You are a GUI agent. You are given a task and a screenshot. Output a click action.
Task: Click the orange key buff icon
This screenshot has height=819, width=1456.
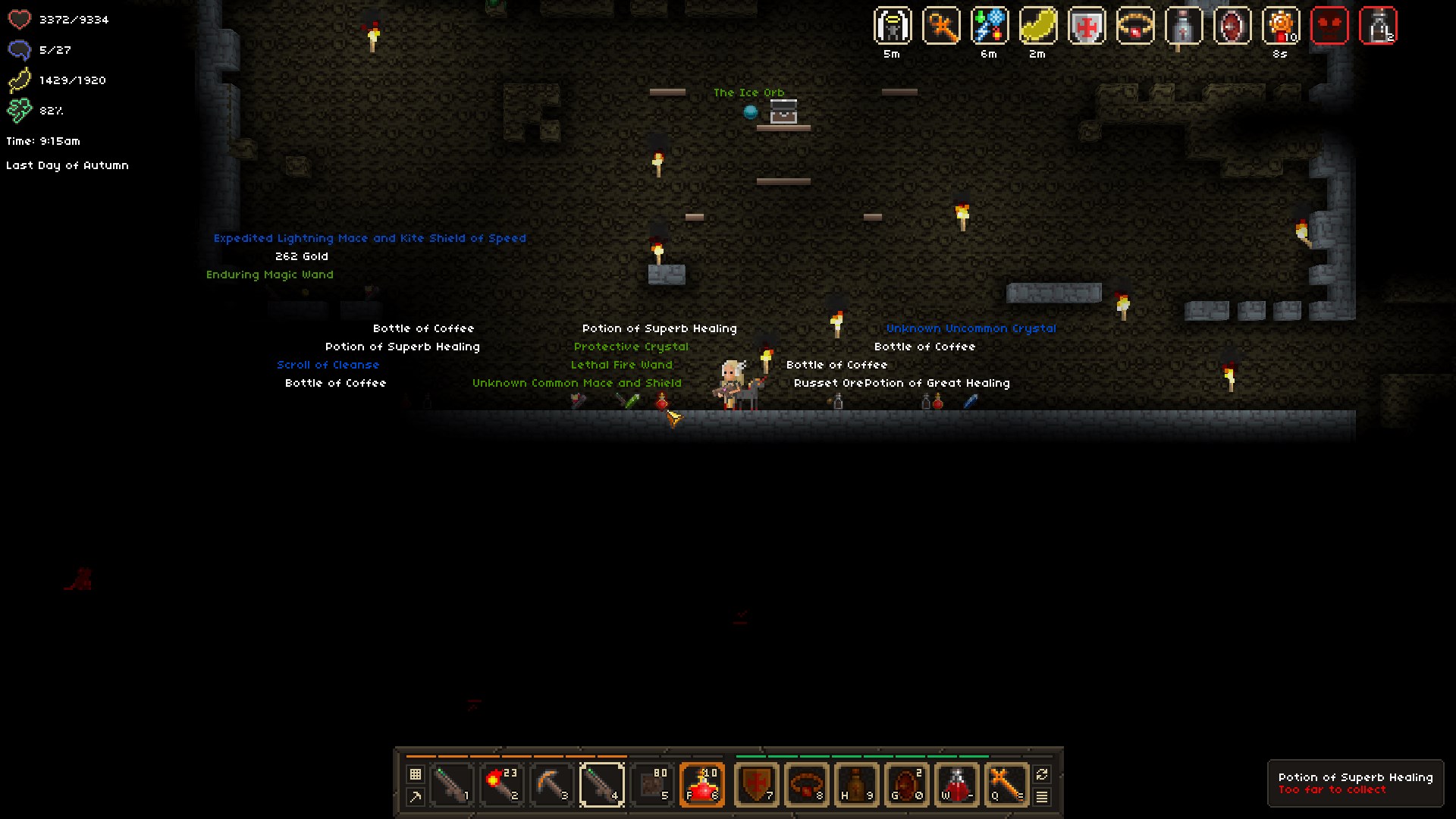click(942, 26)
